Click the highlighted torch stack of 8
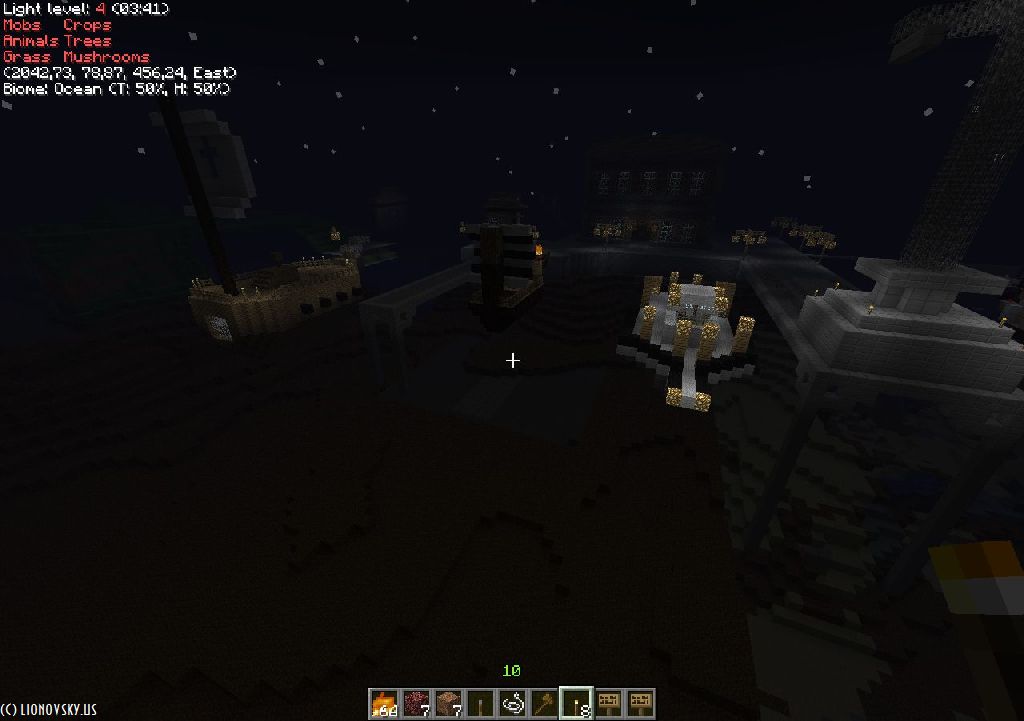This screenshot has width=1024, height=721. (576, 704)
